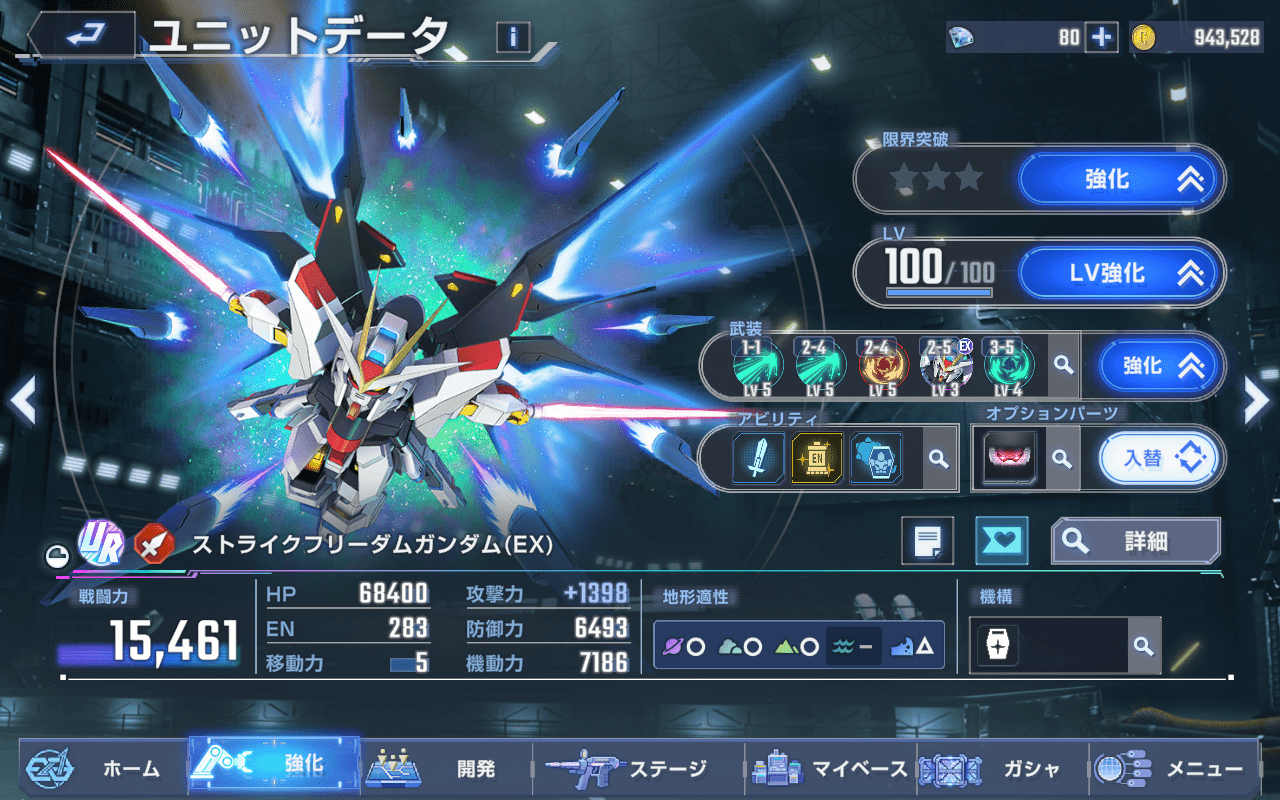This screenshot has height=800, width=1280.
Task: Open the メニュー tab
Action: coord(1170,768)
